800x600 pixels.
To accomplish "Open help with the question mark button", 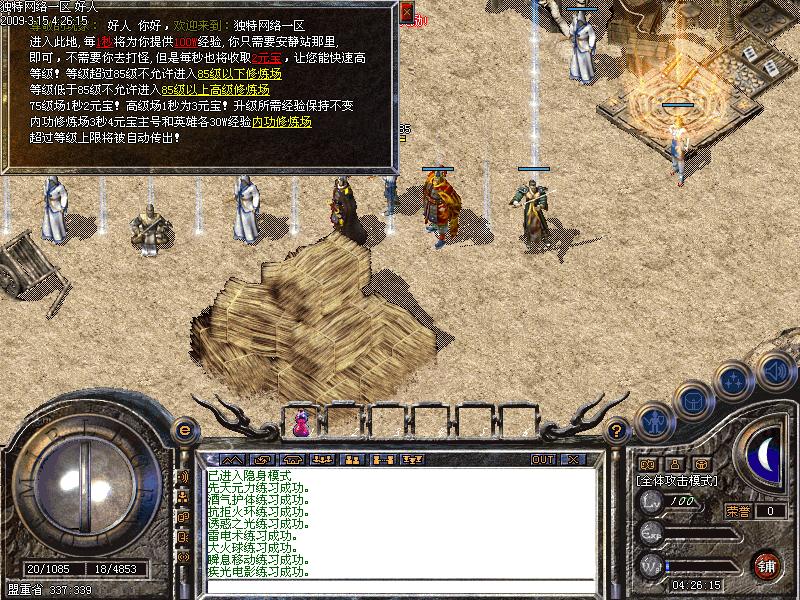I will click(x=617, y=431).
